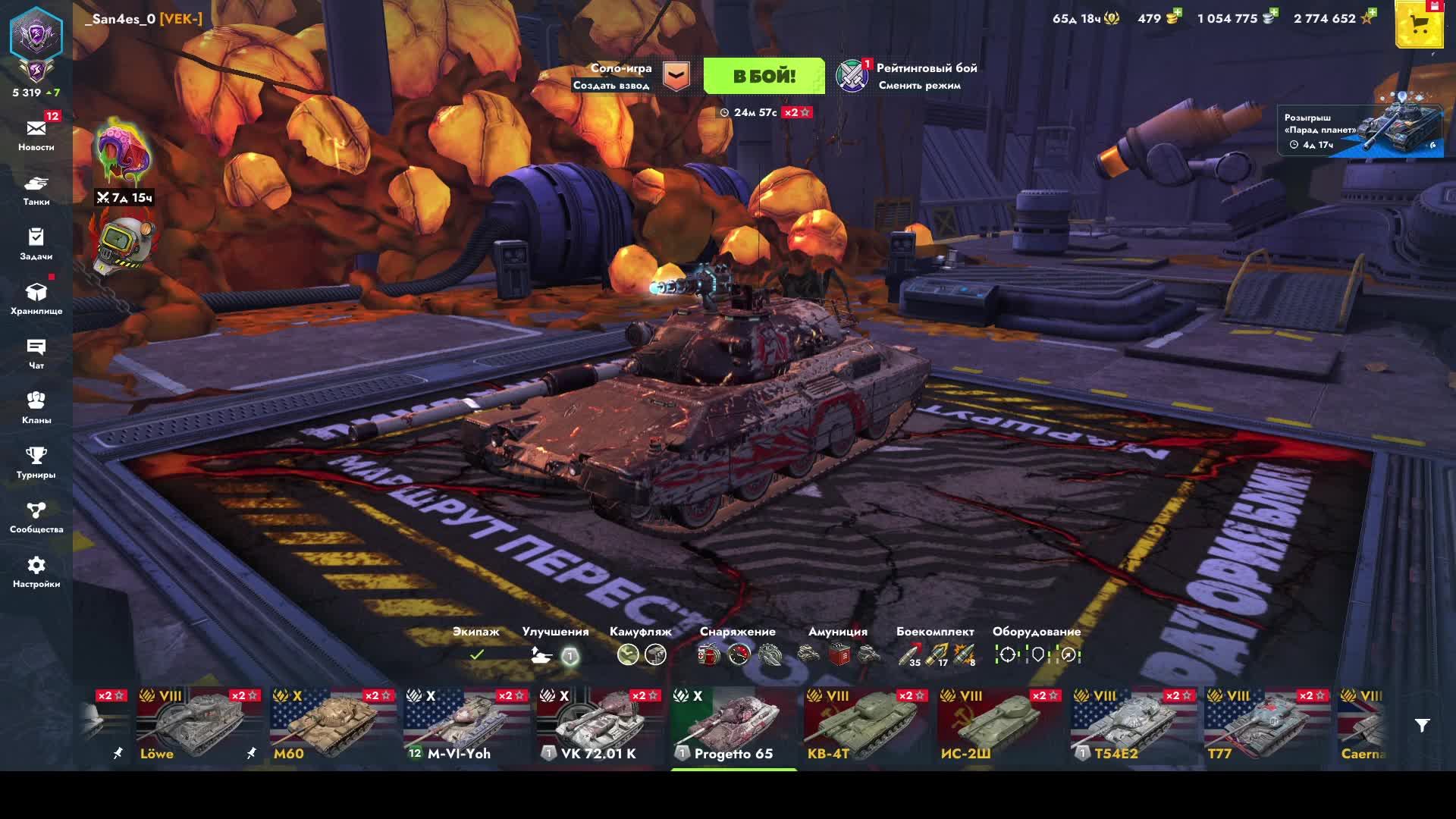This screenshot has width=1456, height=819.
Task: Start battle with the В БОЙ! button
Action: tap(764, 76)
